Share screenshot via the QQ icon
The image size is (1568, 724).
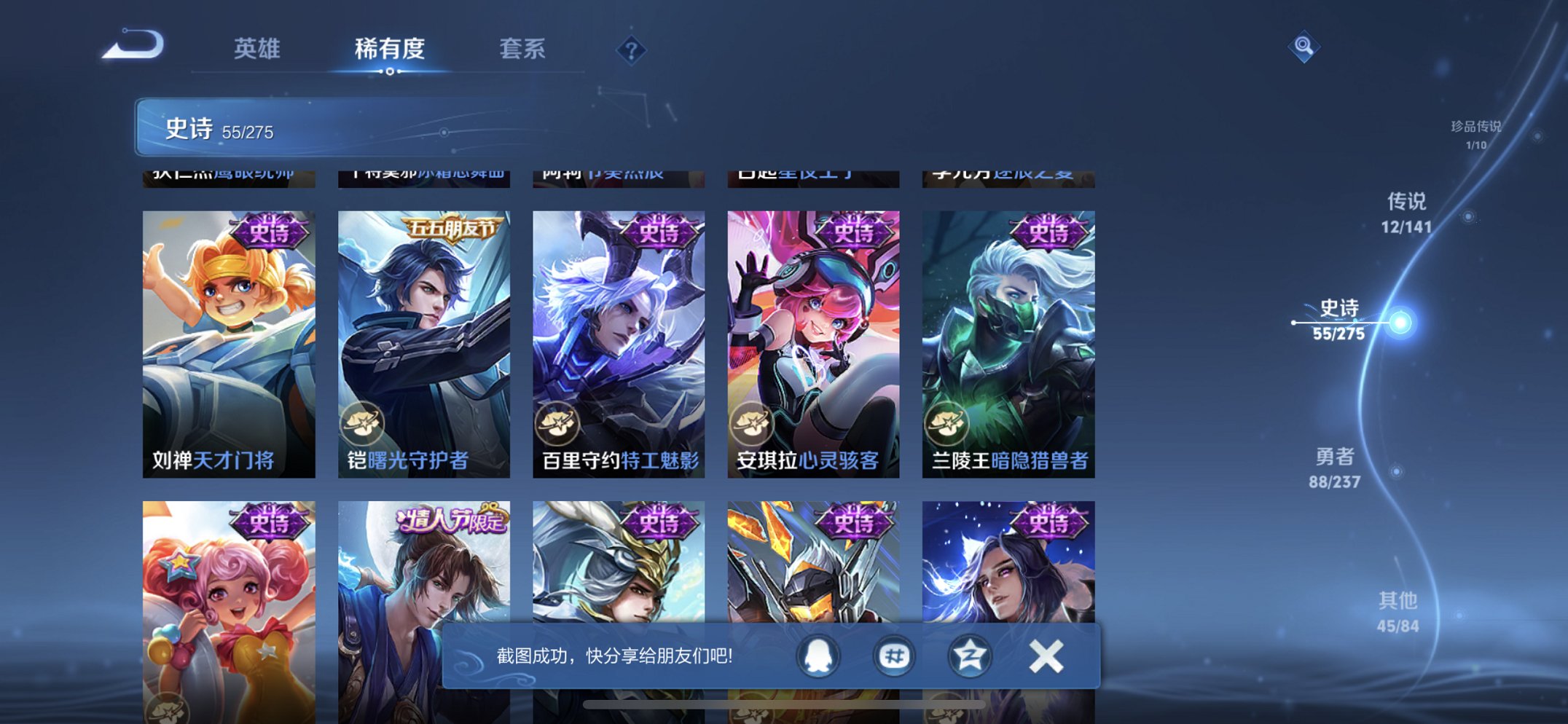(819, 655)
